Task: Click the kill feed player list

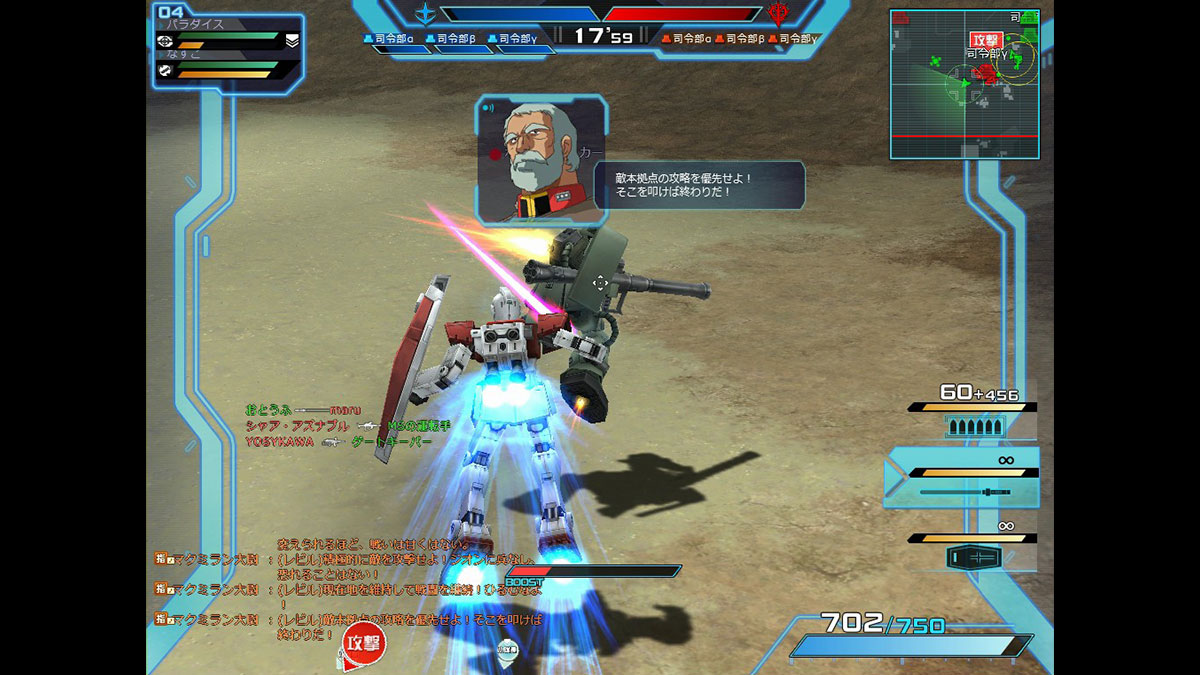Action: coord(340,425)
